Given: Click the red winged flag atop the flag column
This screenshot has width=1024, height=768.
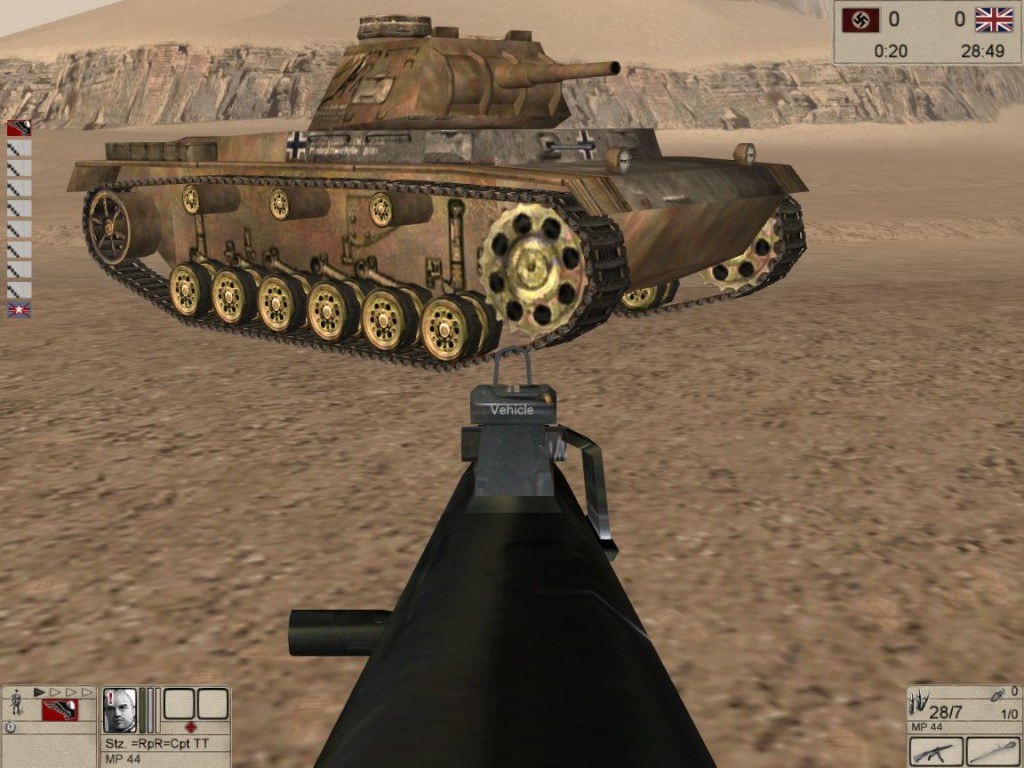Looking at the screenshot, I should 19,128.
